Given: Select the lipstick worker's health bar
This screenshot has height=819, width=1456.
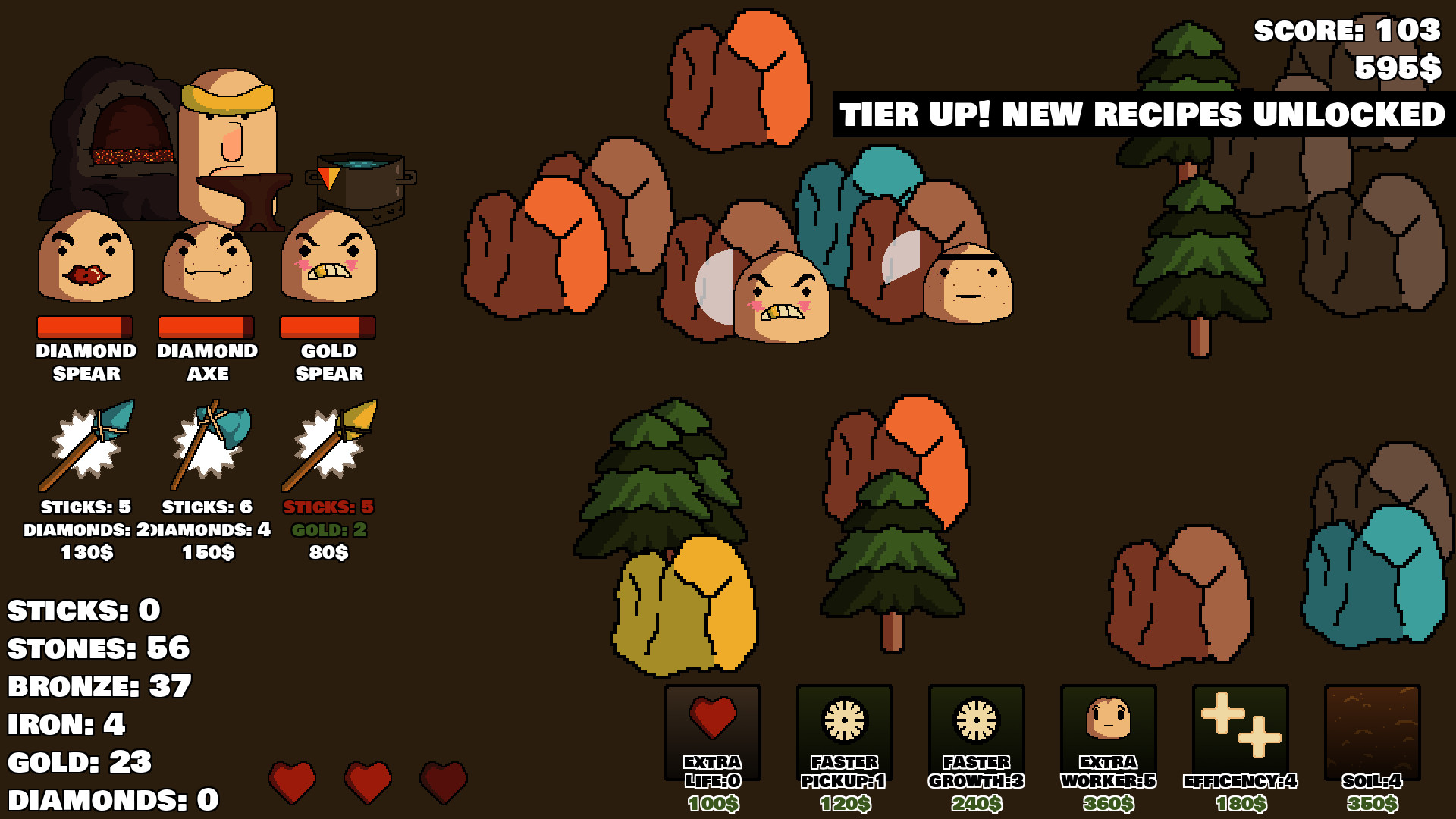Looking at the screenshot, I should pos(84,327).
